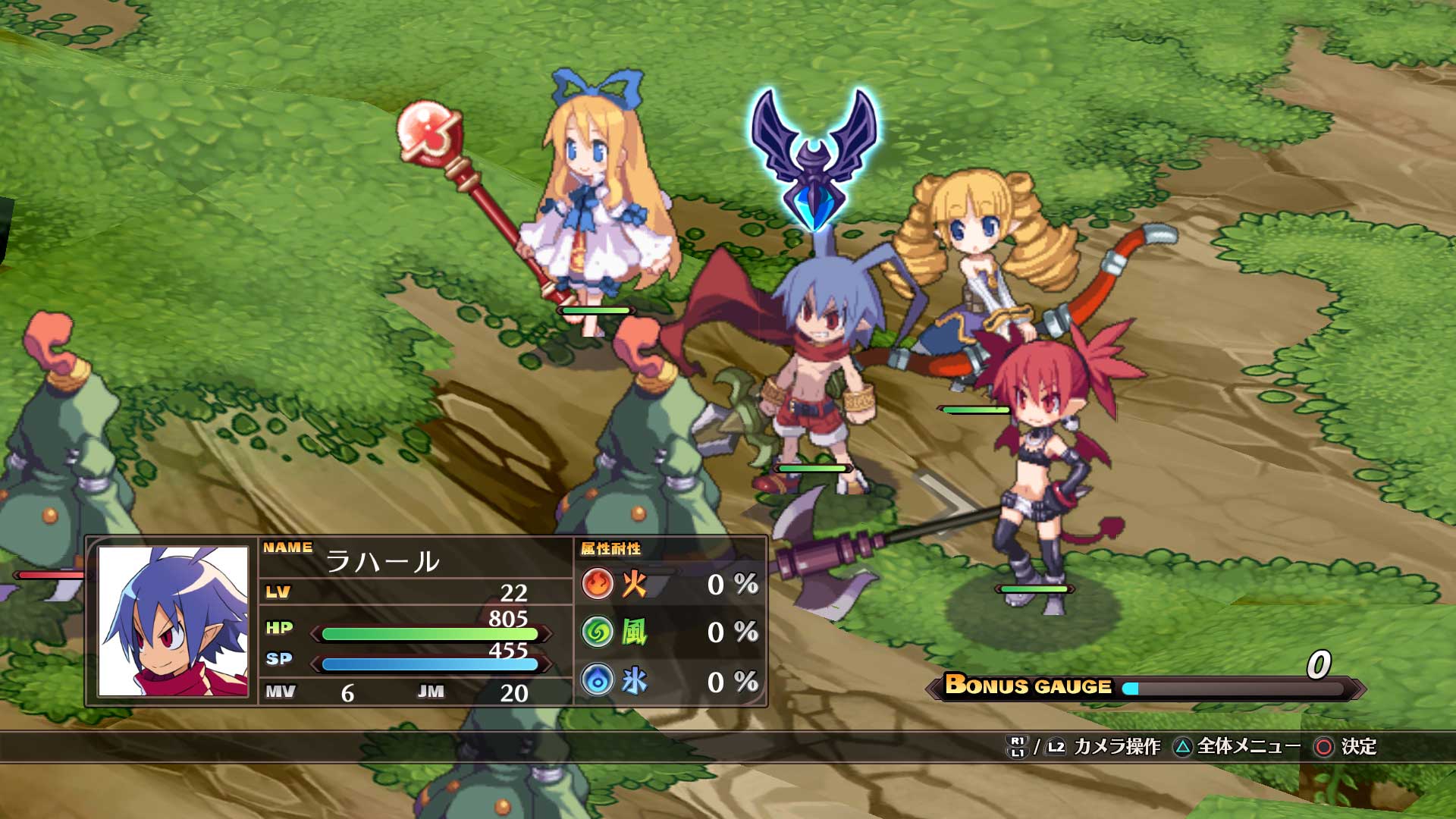Toggle Laharl's HP bar display
Viewport: 1456px width, 819px height.
pyautogui.click(x=428, y=632)
